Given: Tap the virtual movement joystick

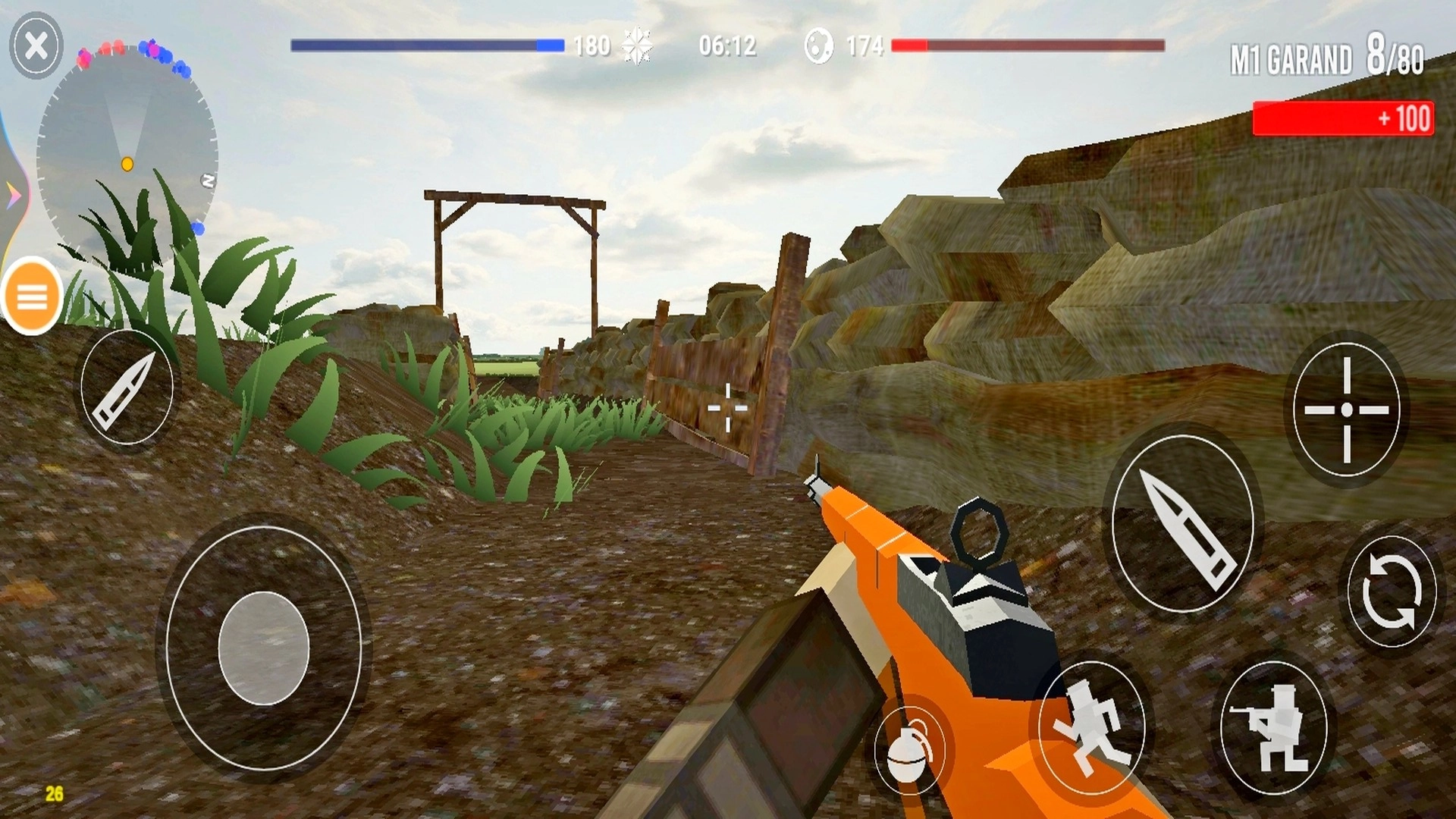Looking at the screenshot, I should [263, 648].
